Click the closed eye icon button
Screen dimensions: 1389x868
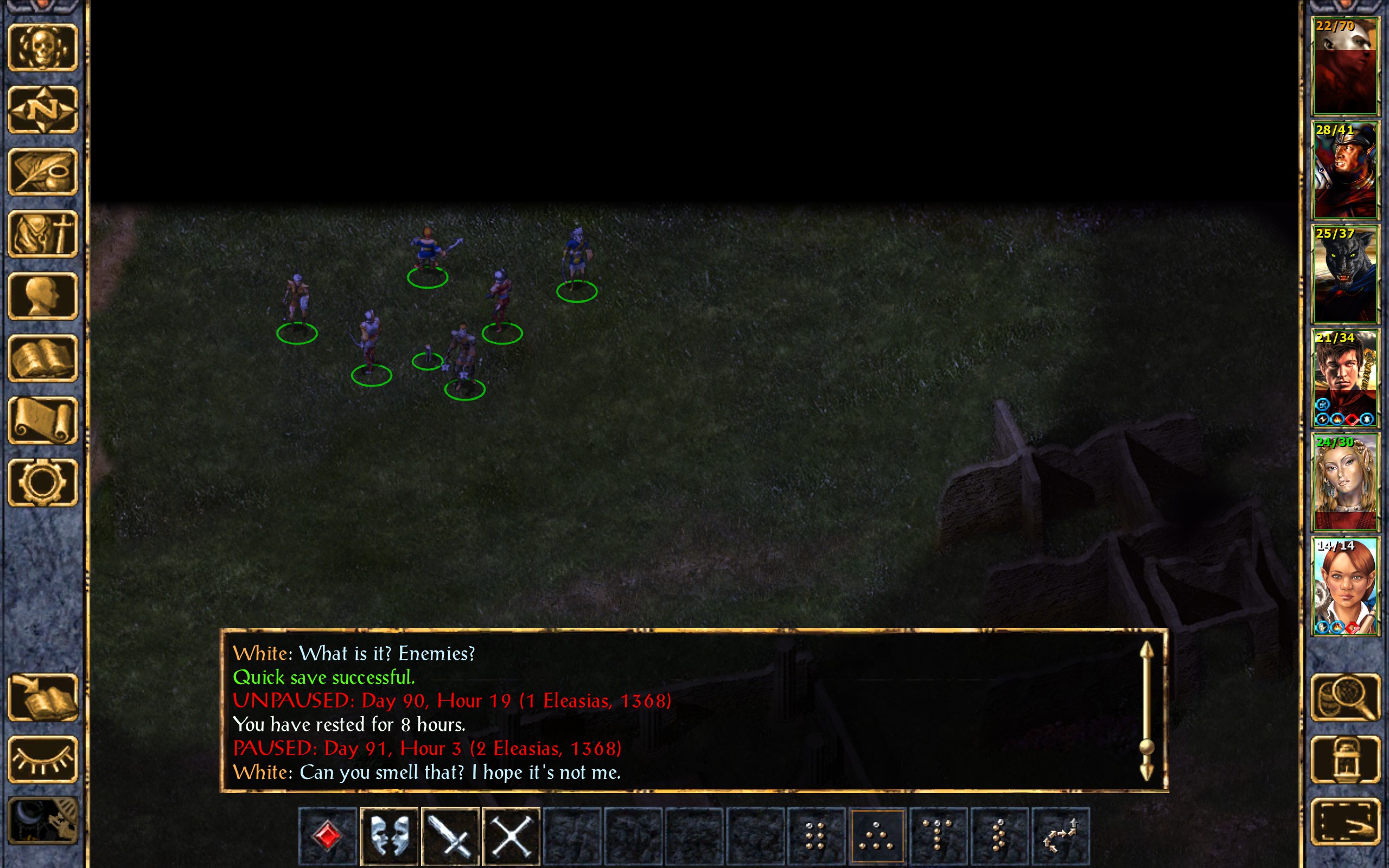tap(42, 759)
